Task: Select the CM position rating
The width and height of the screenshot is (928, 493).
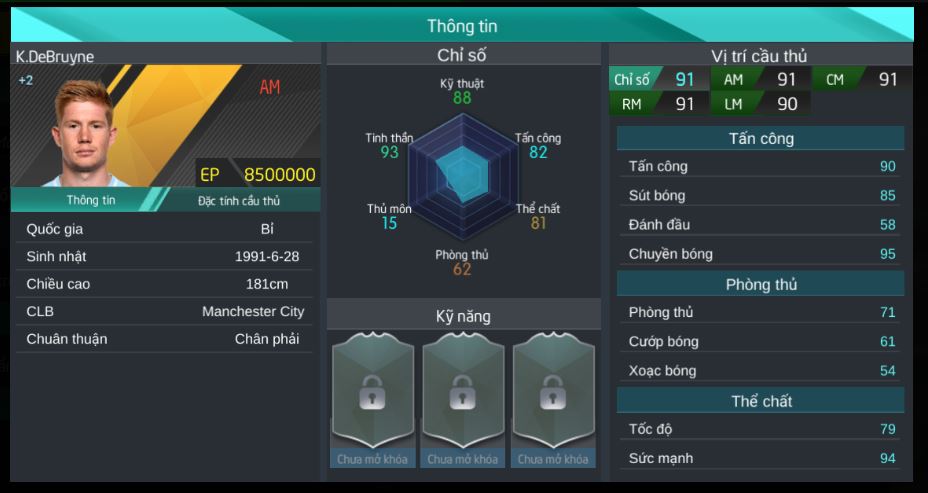Action: (x=860, y=80)
